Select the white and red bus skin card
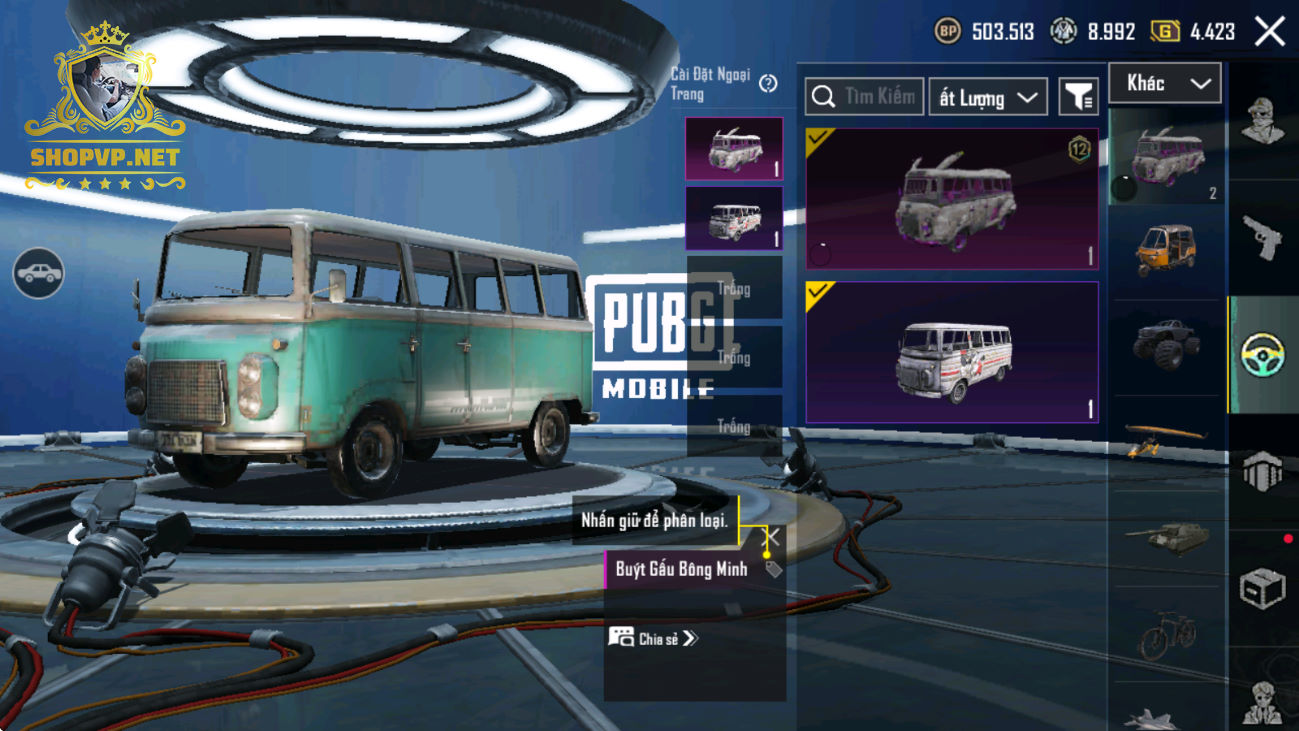1299x731 pixels. point(952,352)
